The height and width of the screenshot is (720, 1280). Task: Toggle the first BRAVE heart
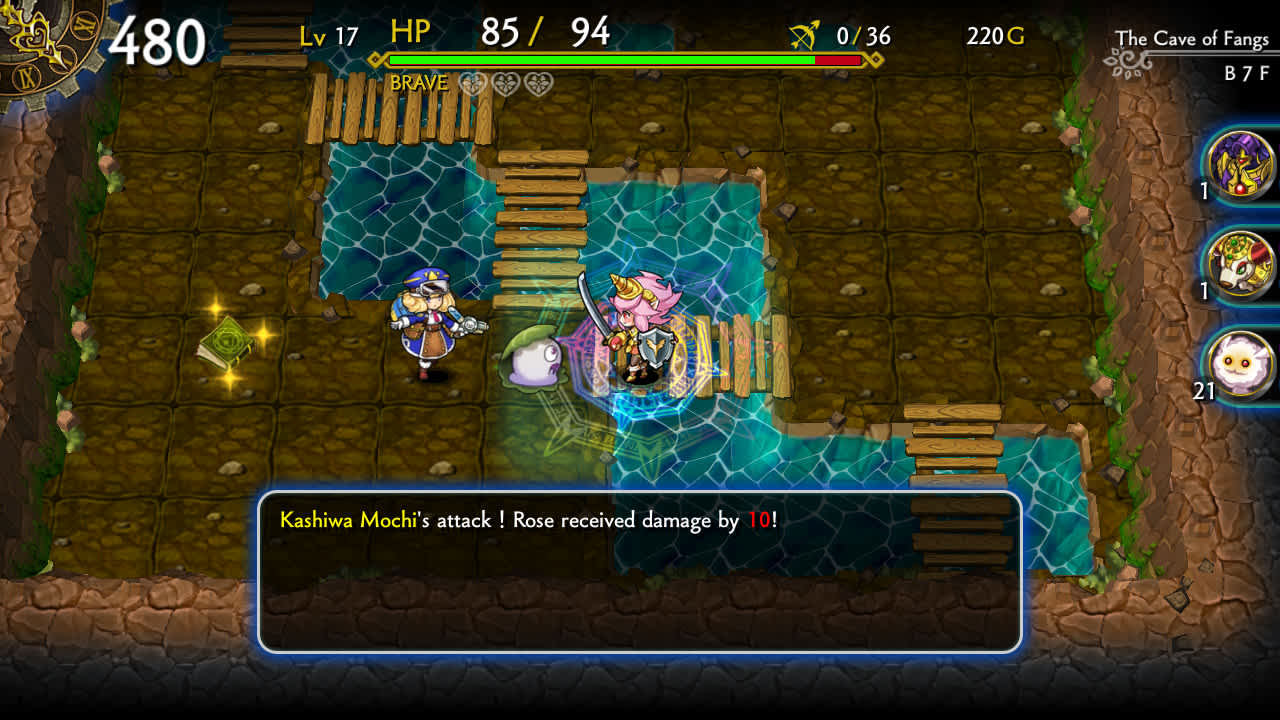coord(472,82)
